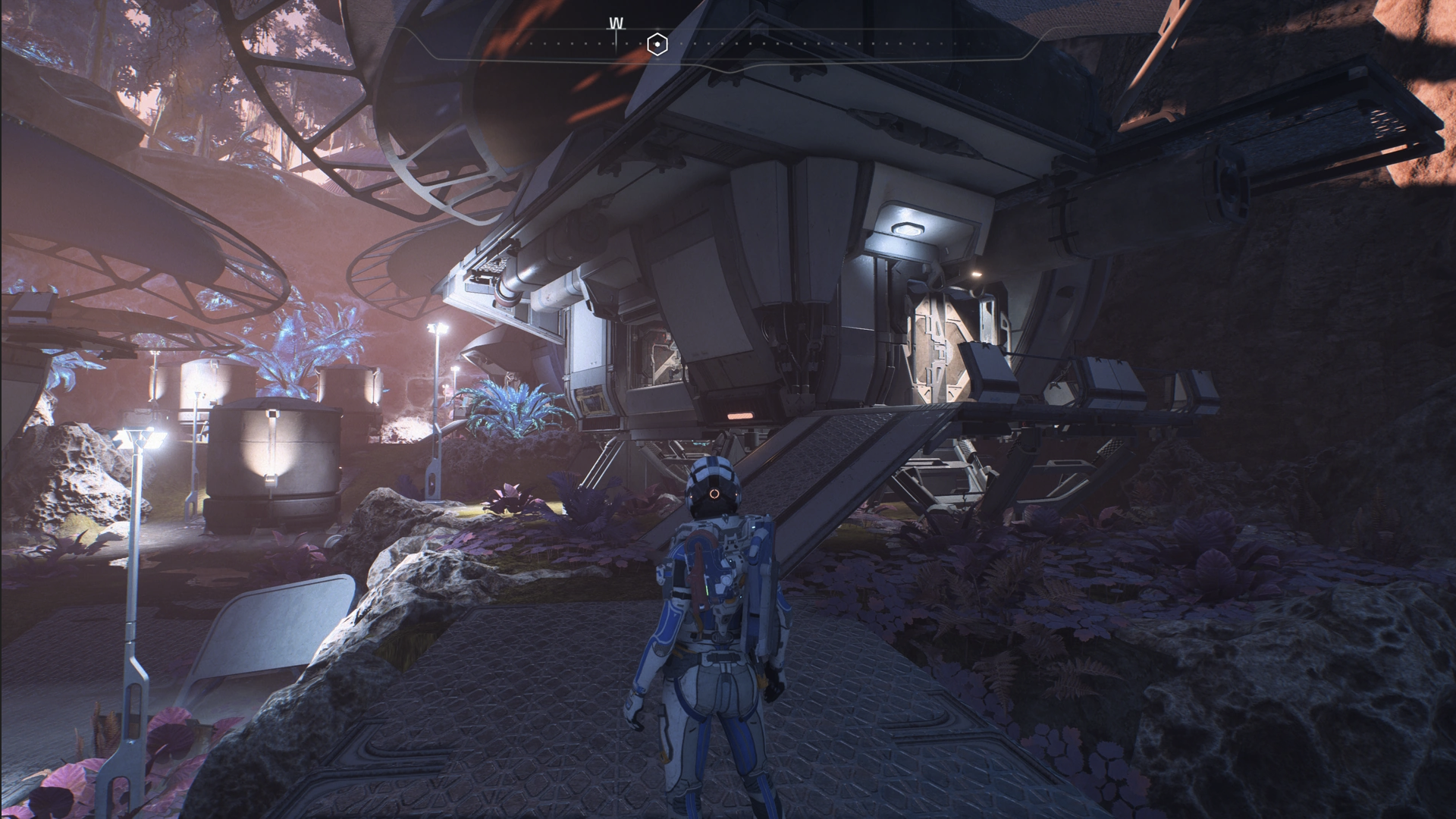Click the hexagonal objective marker on the compass
Viewport: 1456px width, 819px height.
pos(657,44)
